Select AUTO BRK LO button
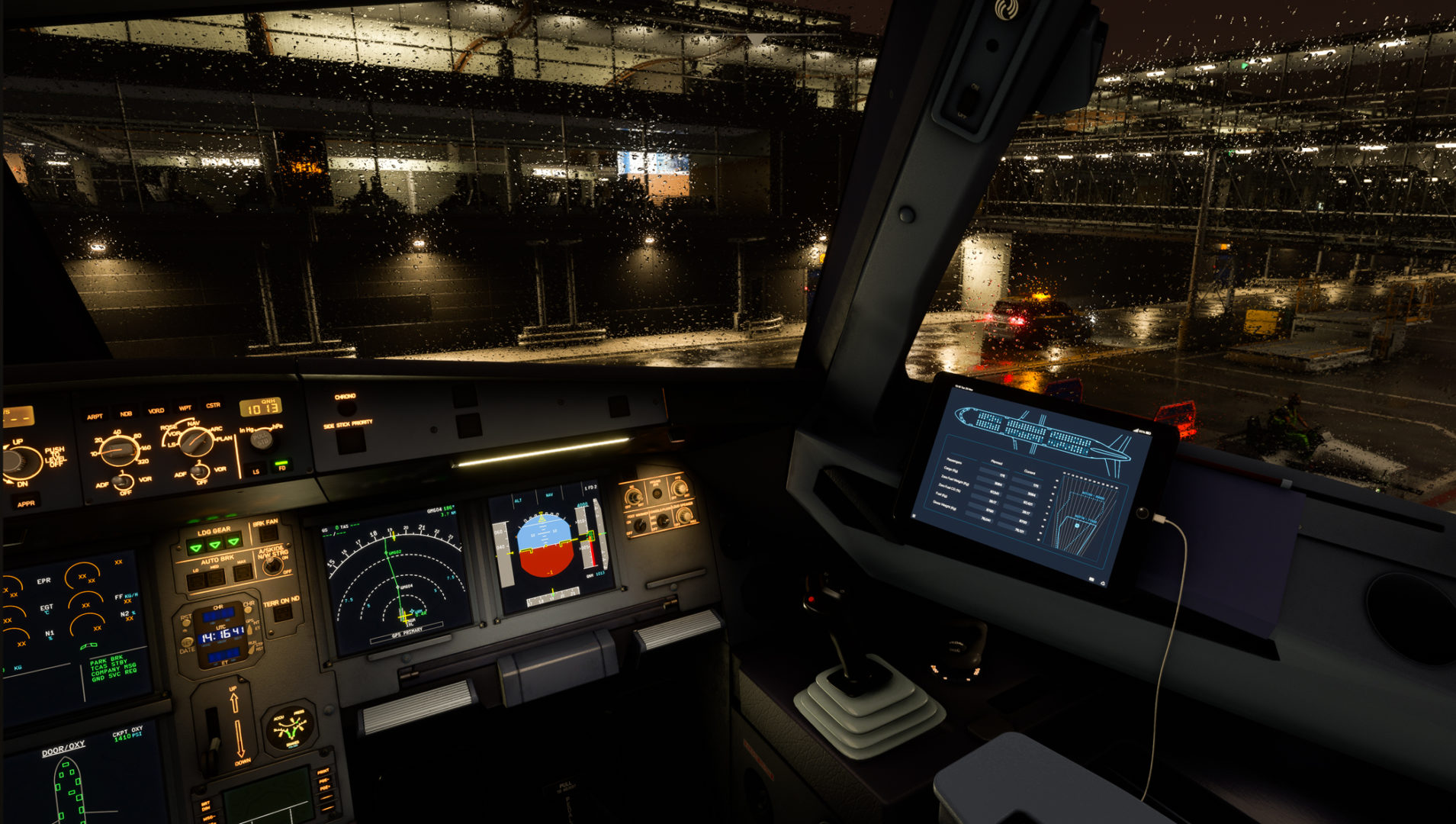Viewport: 1456px width, 824px height. coord(195,581)
